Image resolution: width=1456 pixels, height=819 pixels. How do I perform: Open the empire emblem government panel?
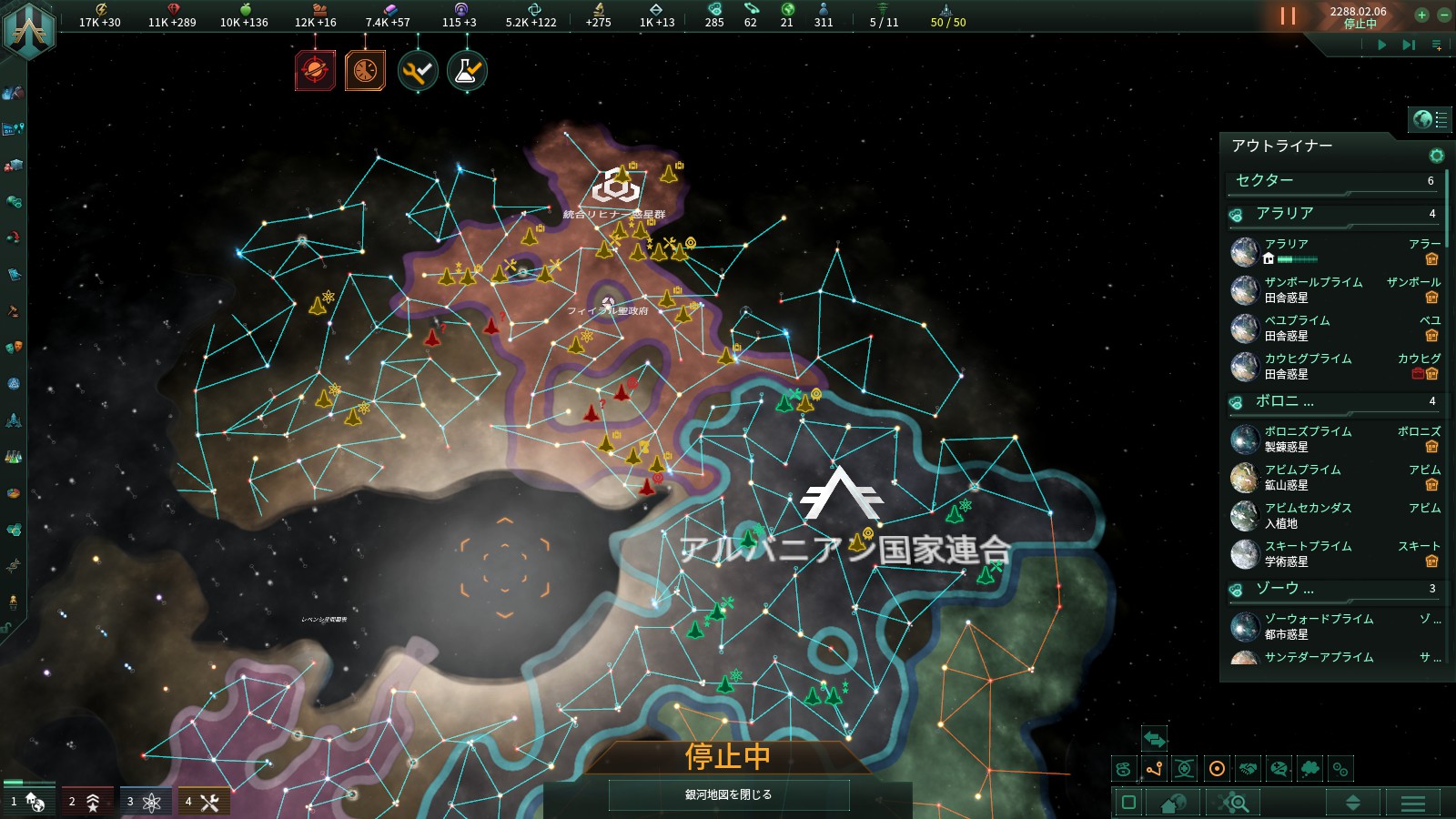coord(28,27)
